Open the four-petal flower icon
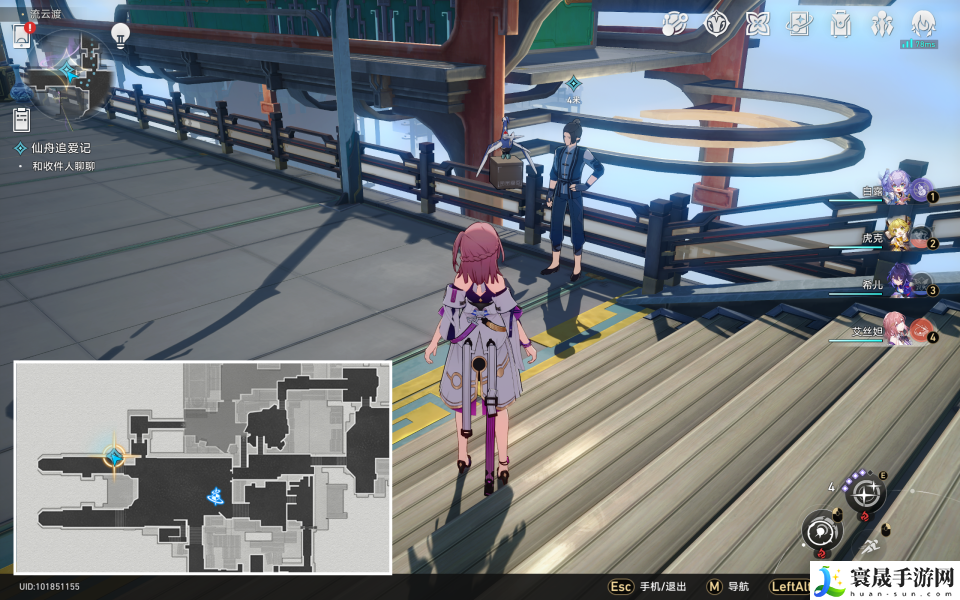Viewport: 960px width, 600px height. click(x=757, y=23)
